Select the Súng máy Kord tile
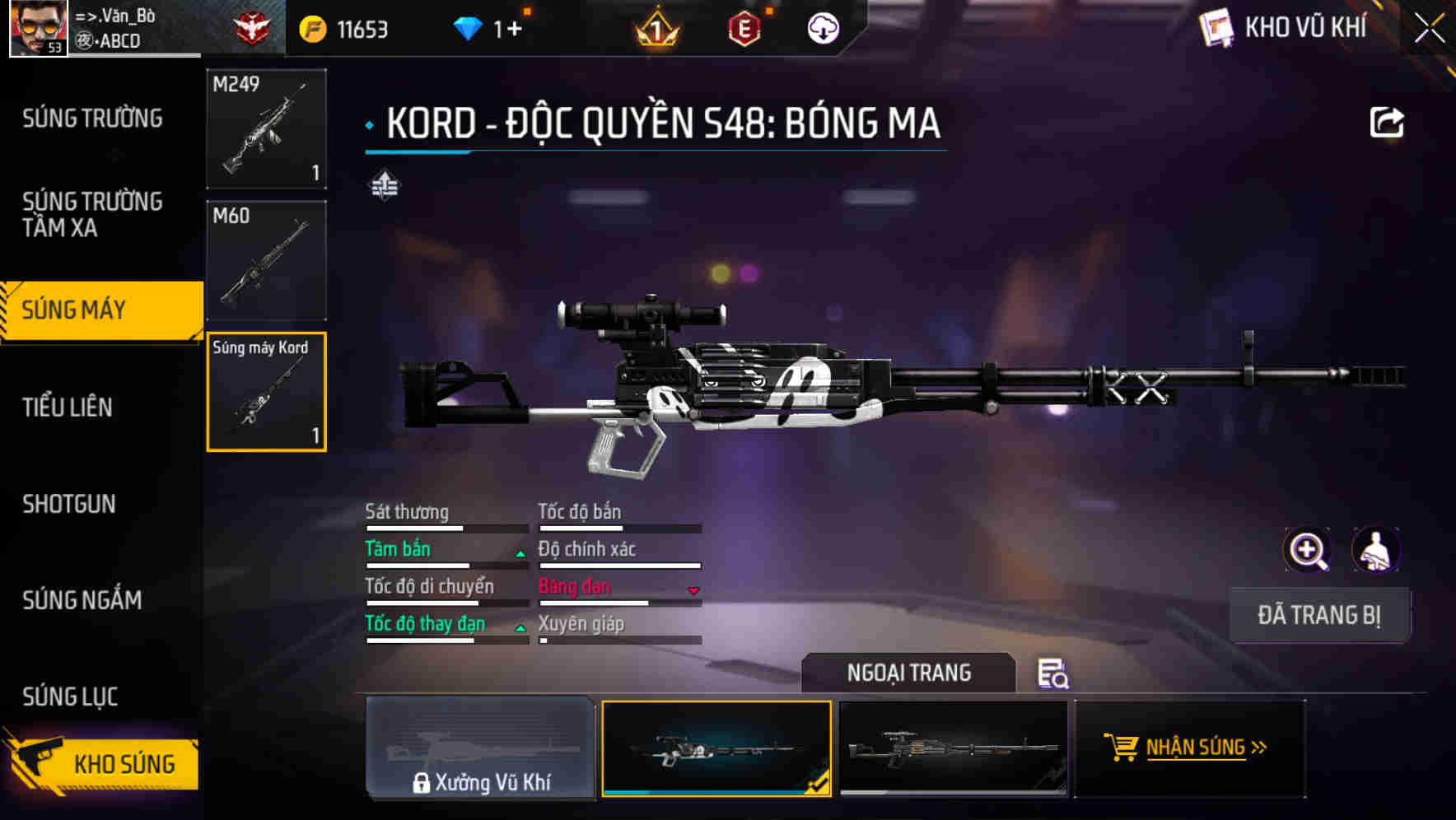The height and width of the screenshot is (820, 1456). [266, 392]
